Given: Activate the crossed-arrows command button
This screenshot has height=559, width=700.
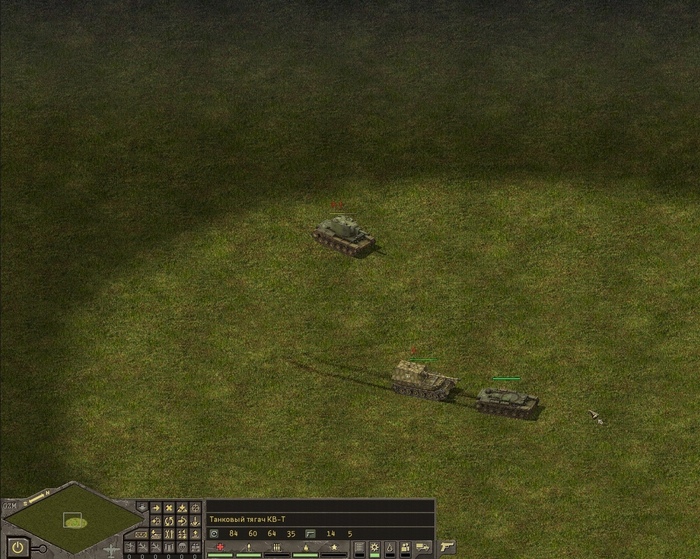Looking at the screenshot, I should [x=168, y=508].
